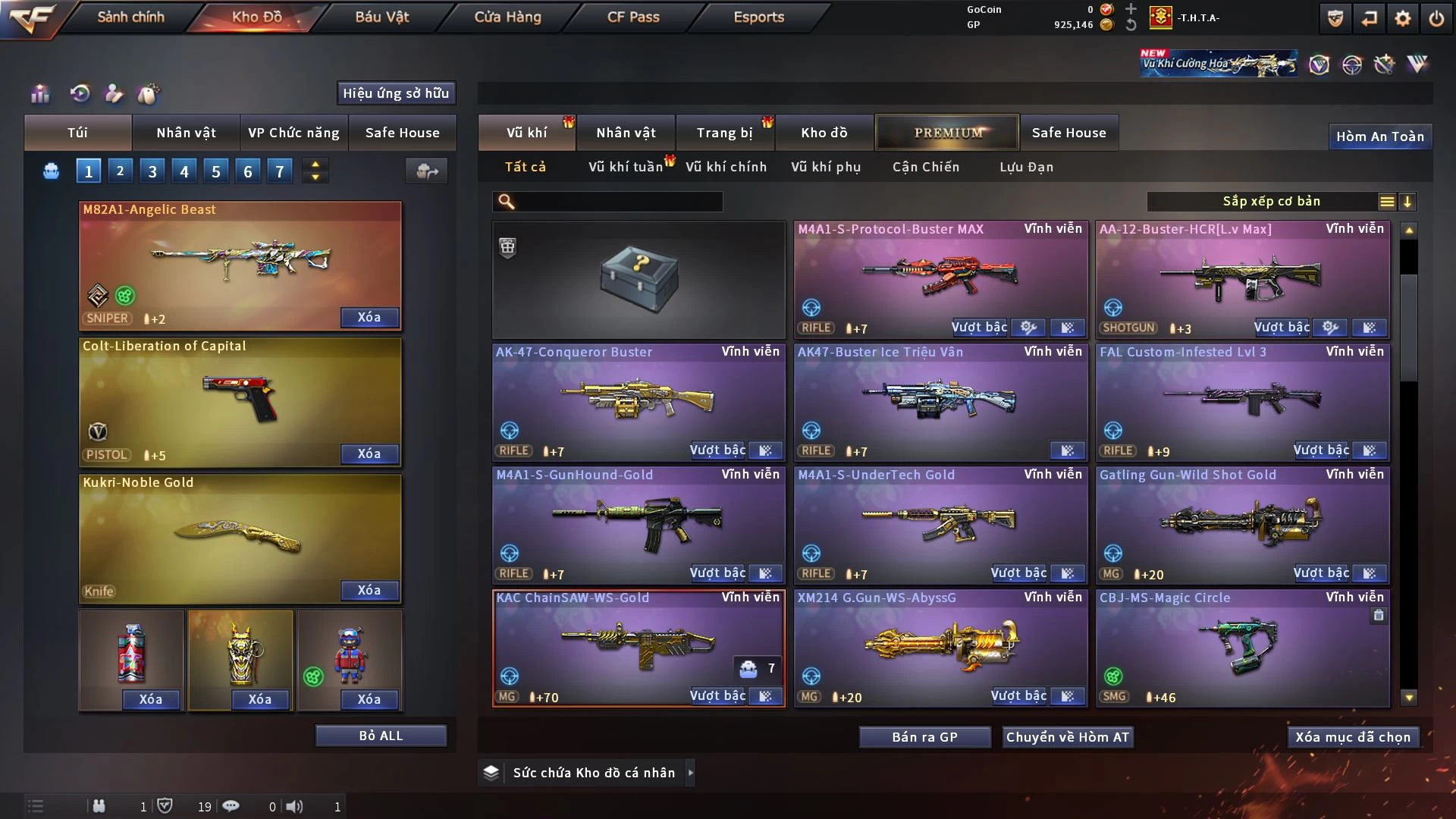
Task: Open the CF Pass page
Action: 633,17
